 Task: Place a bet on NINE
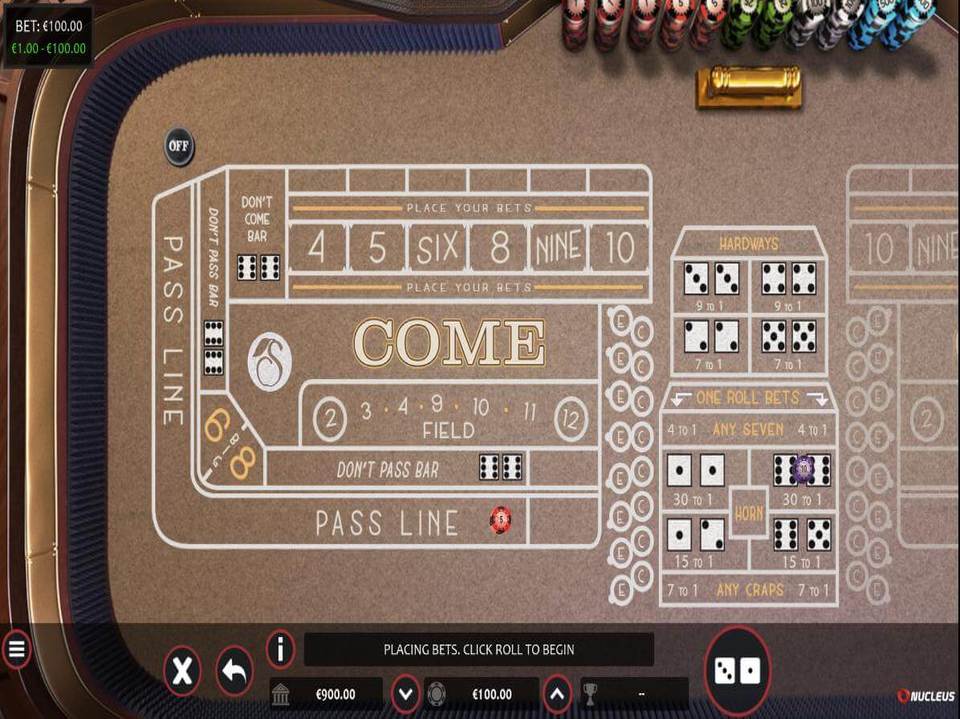point(559,247)
